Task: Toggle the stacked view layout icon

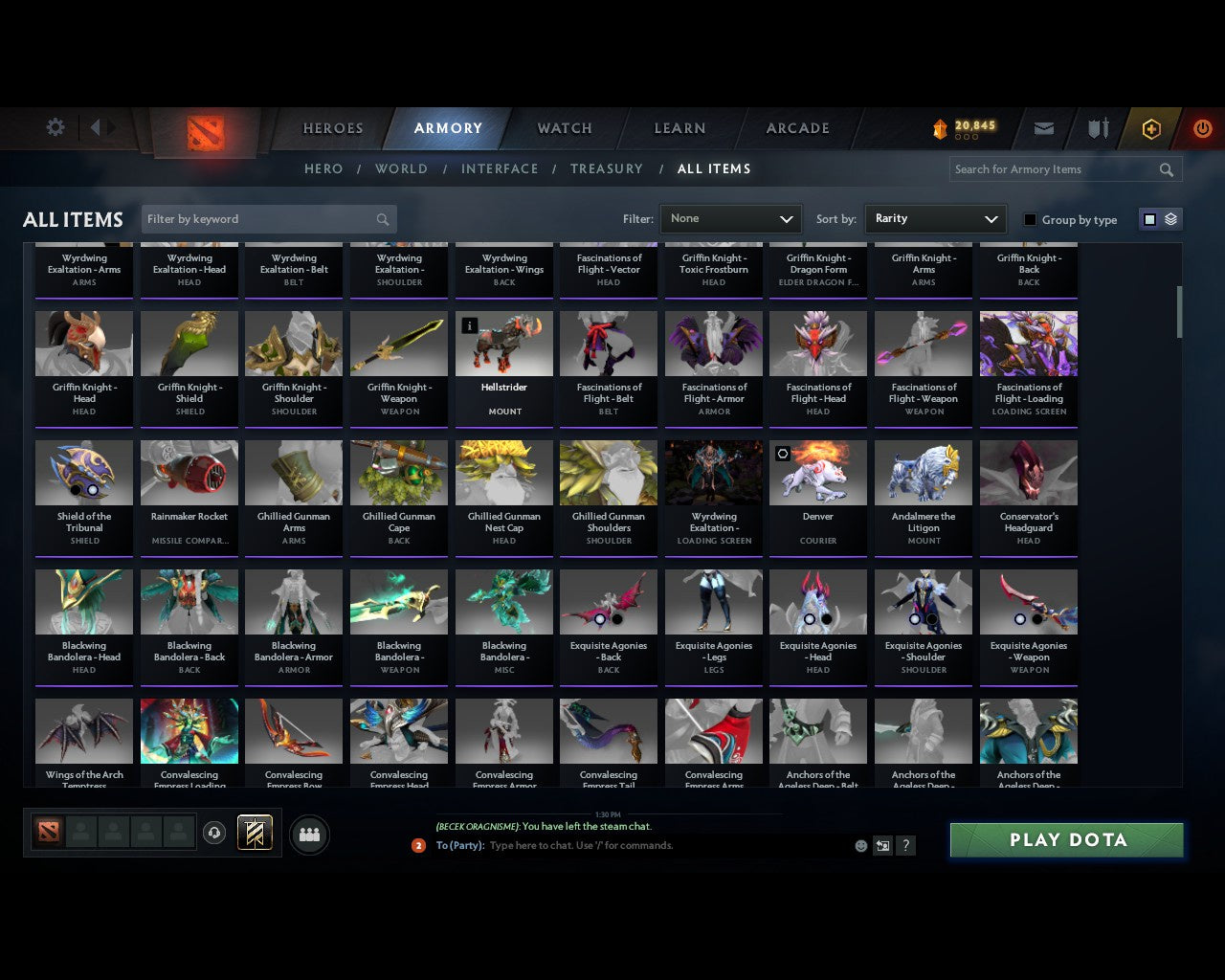Action: pyautogui.click(x=1169, y=218)
